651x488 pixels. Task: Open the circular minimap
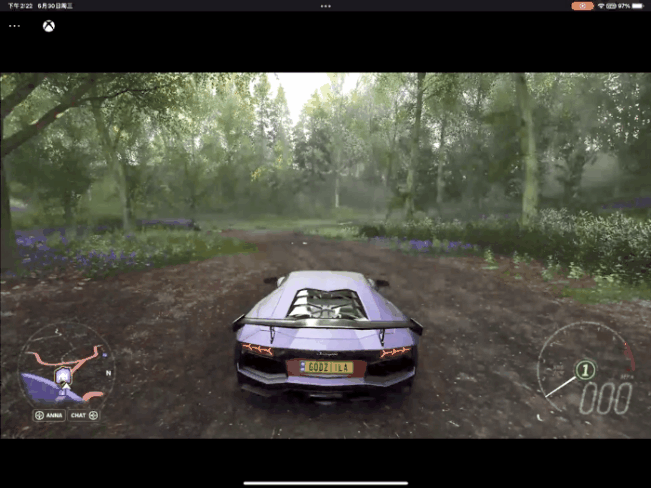(66, 363)
